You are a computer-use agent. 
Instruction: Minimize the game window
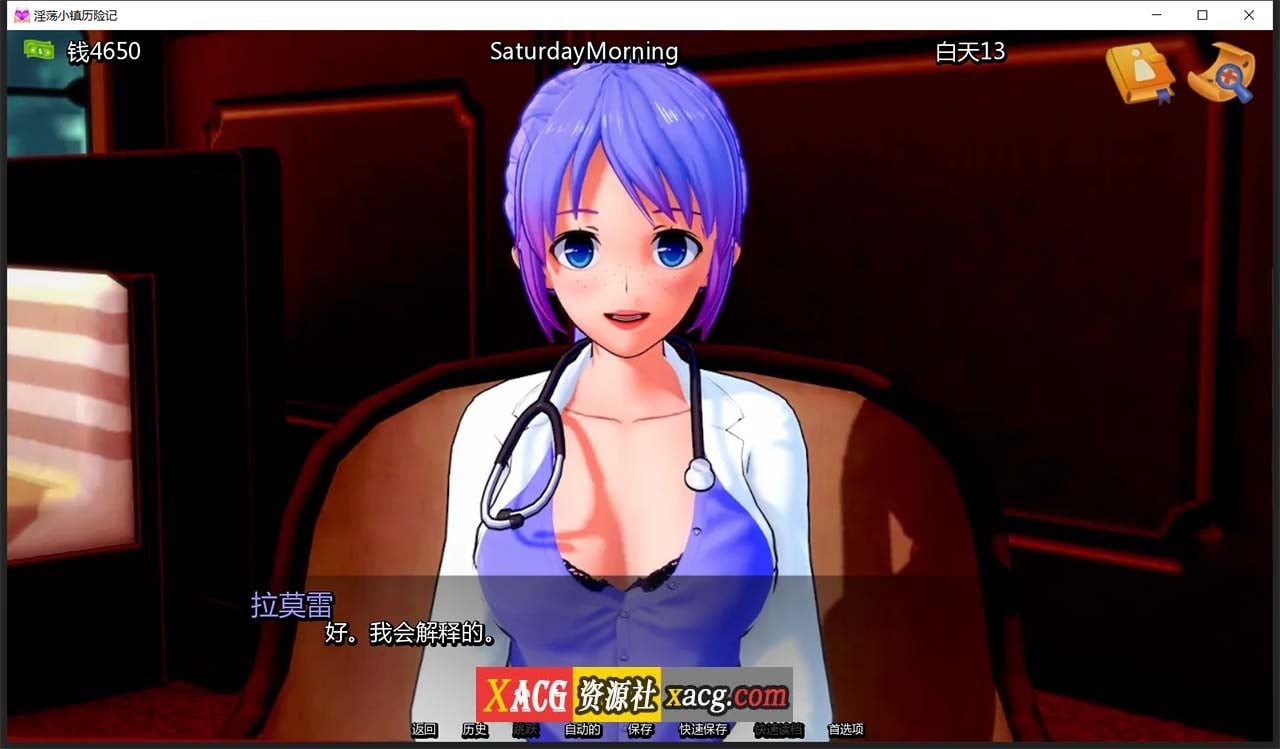[1157, 15]
